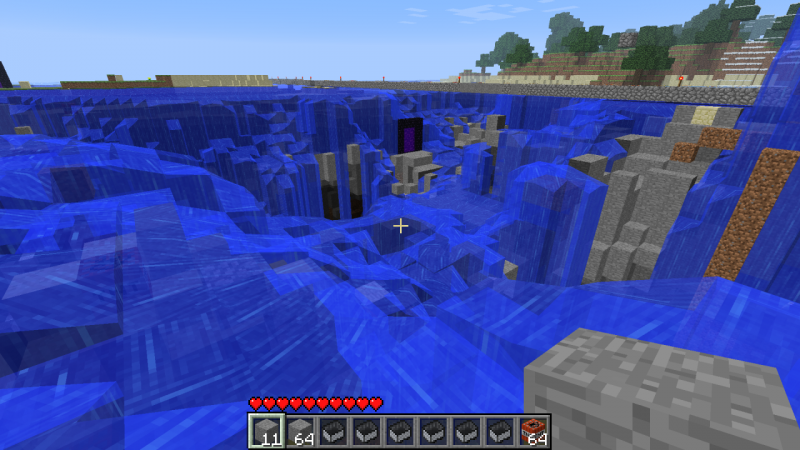800x450 pixels.
Task: Select the stone stack of 64
Action: (302, 431)
